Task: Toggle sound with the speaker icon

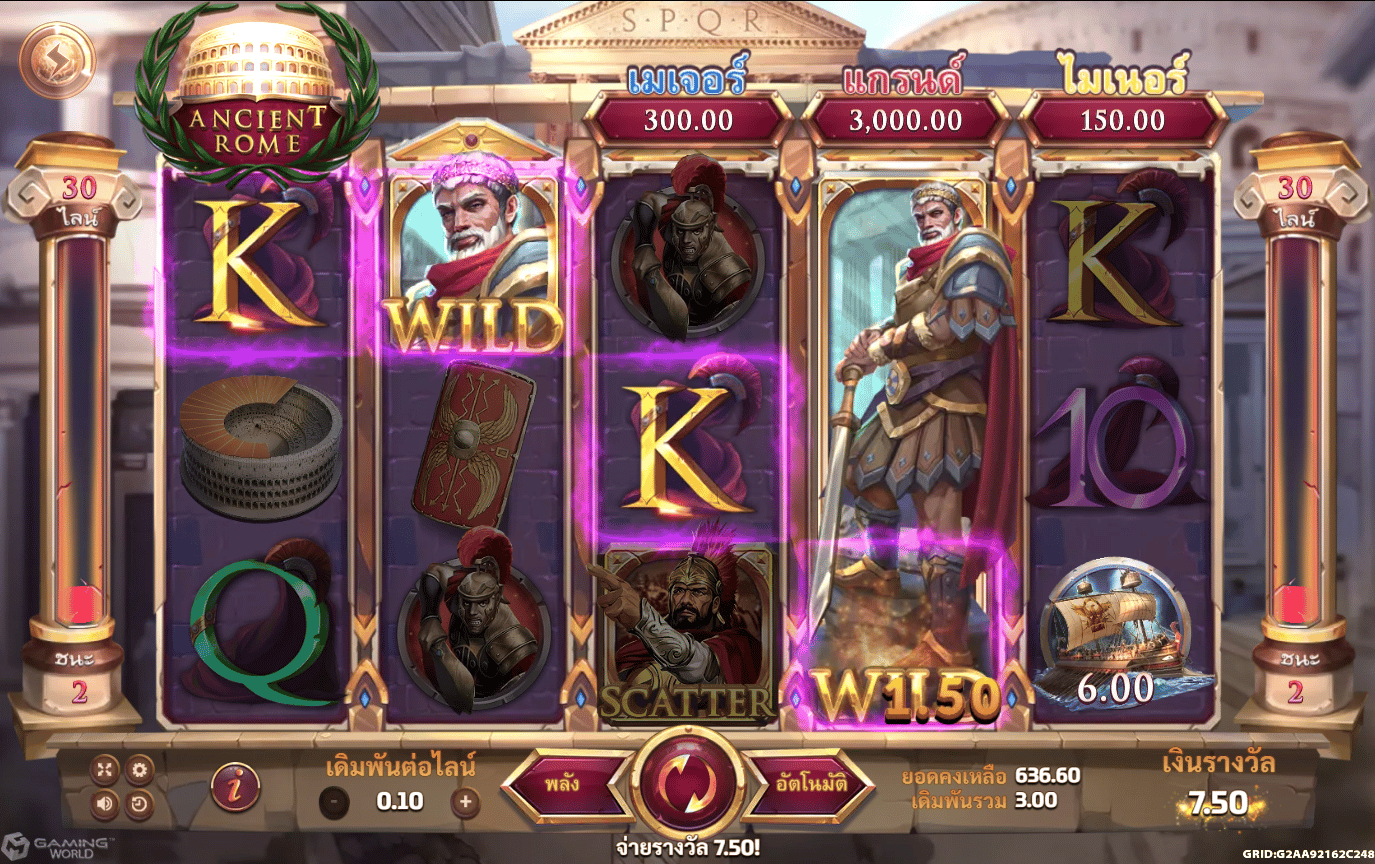Action: 105,802
